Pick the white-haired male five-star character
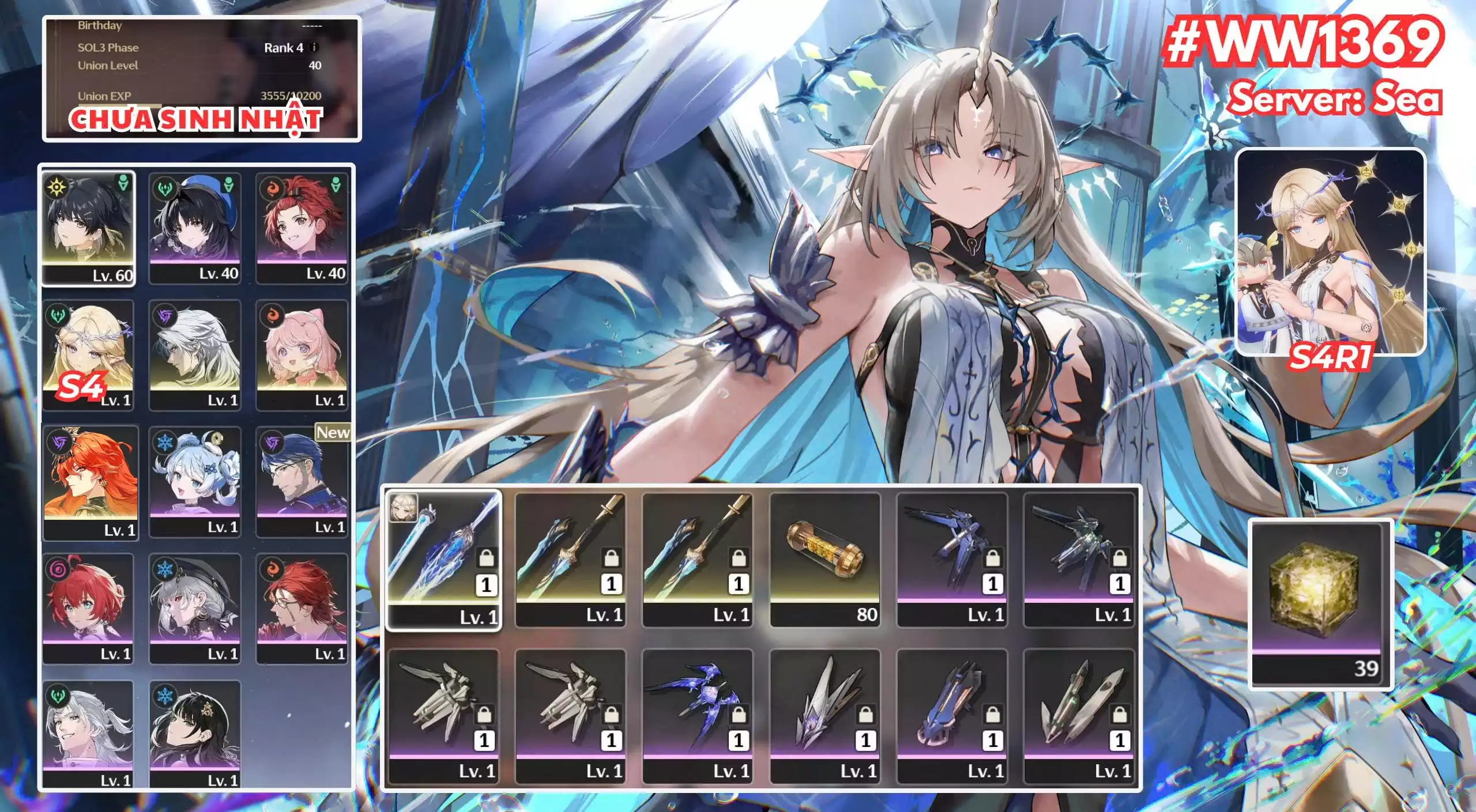Viewport: 1476px width, 812px height. pos(195,354)
